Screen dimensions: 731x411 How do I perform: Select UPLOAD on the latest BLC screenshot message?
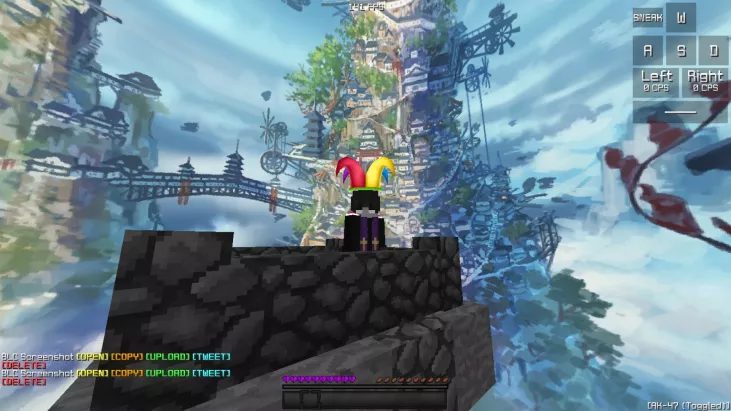(168, 373)
